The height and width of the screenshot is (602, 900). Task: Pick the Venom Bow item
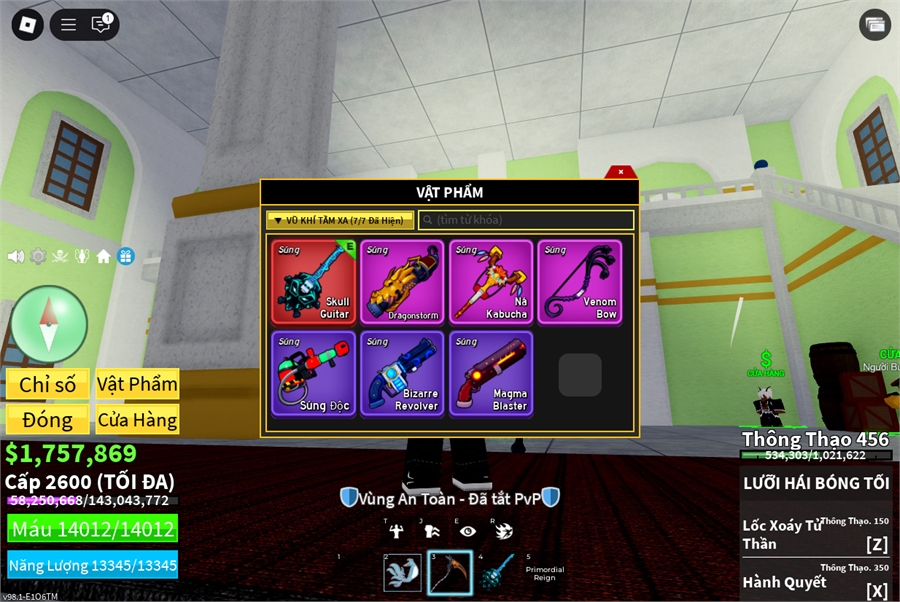[x=579, y=281]
